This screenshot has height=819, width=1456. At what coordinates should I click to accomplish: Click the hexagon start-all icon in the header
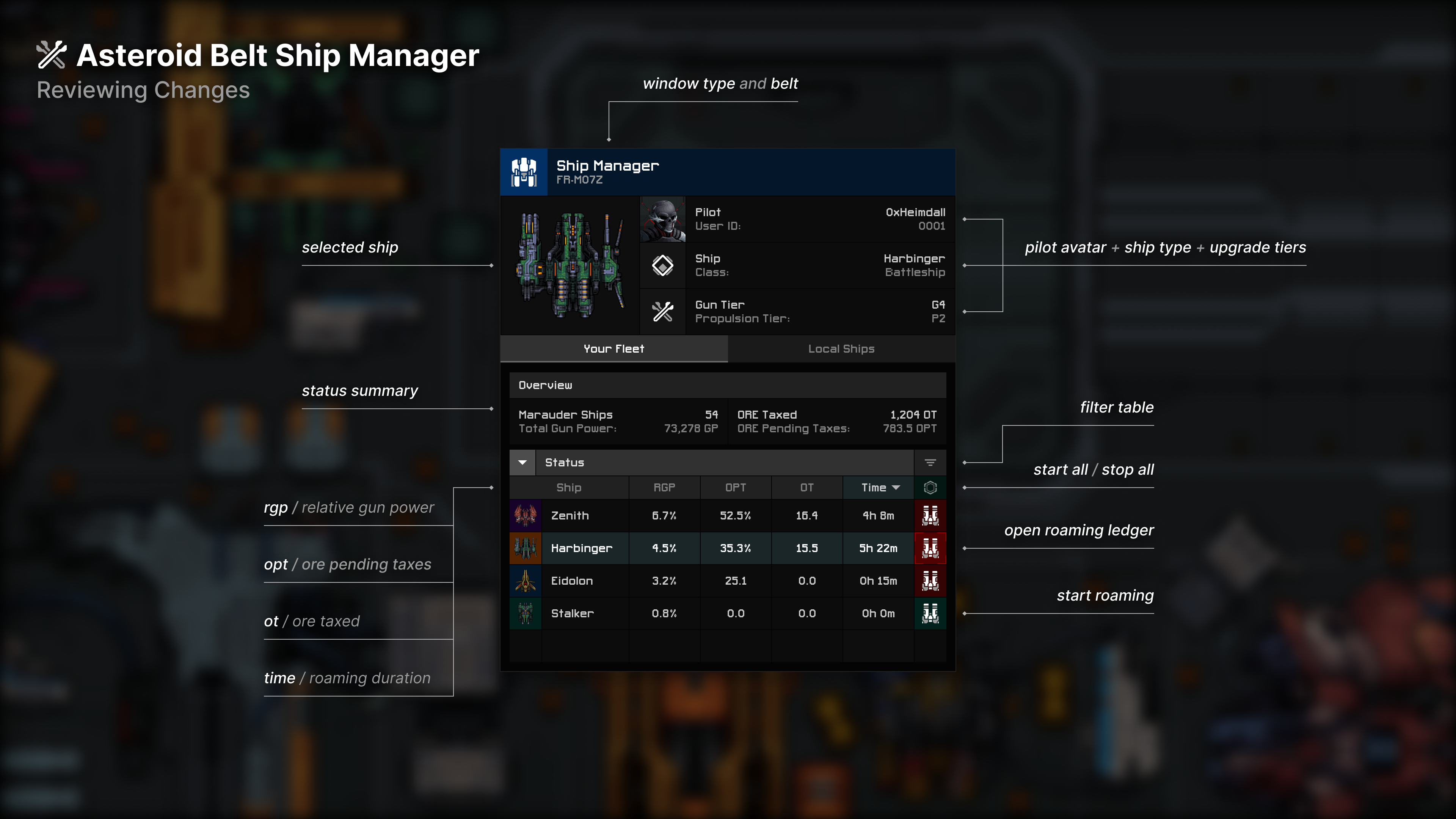tap(930, 487)
